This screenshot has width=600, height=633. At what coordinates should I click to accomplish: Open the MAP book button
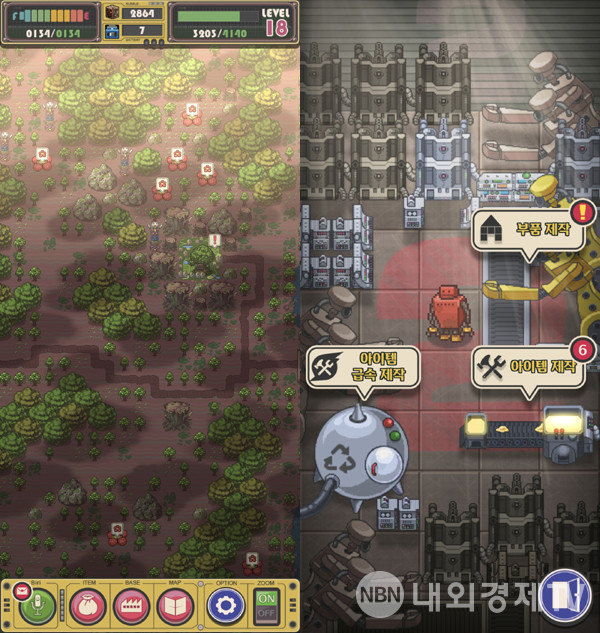(176, 606)
